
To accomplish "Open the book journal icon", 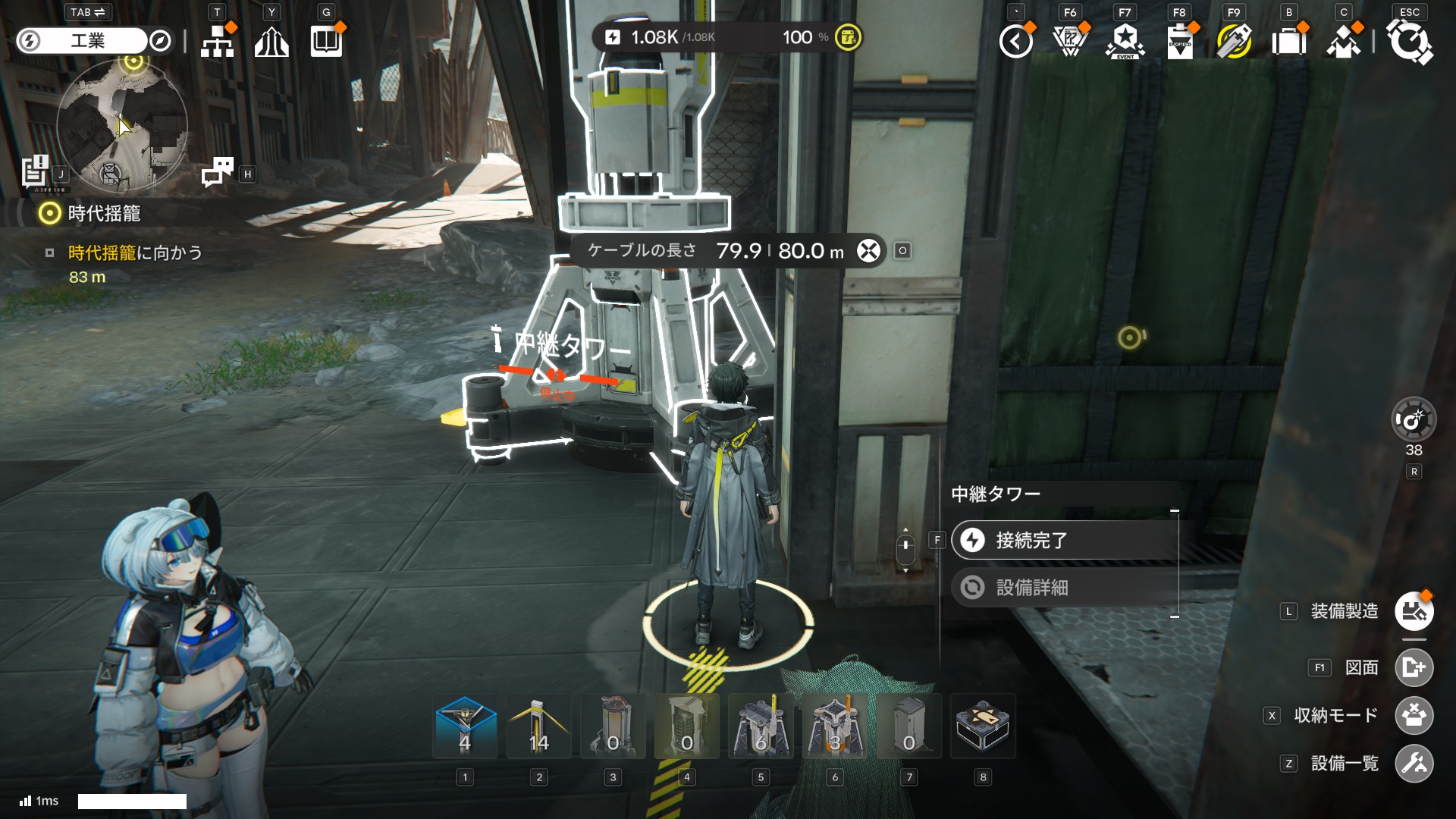I will coord(326,41).
